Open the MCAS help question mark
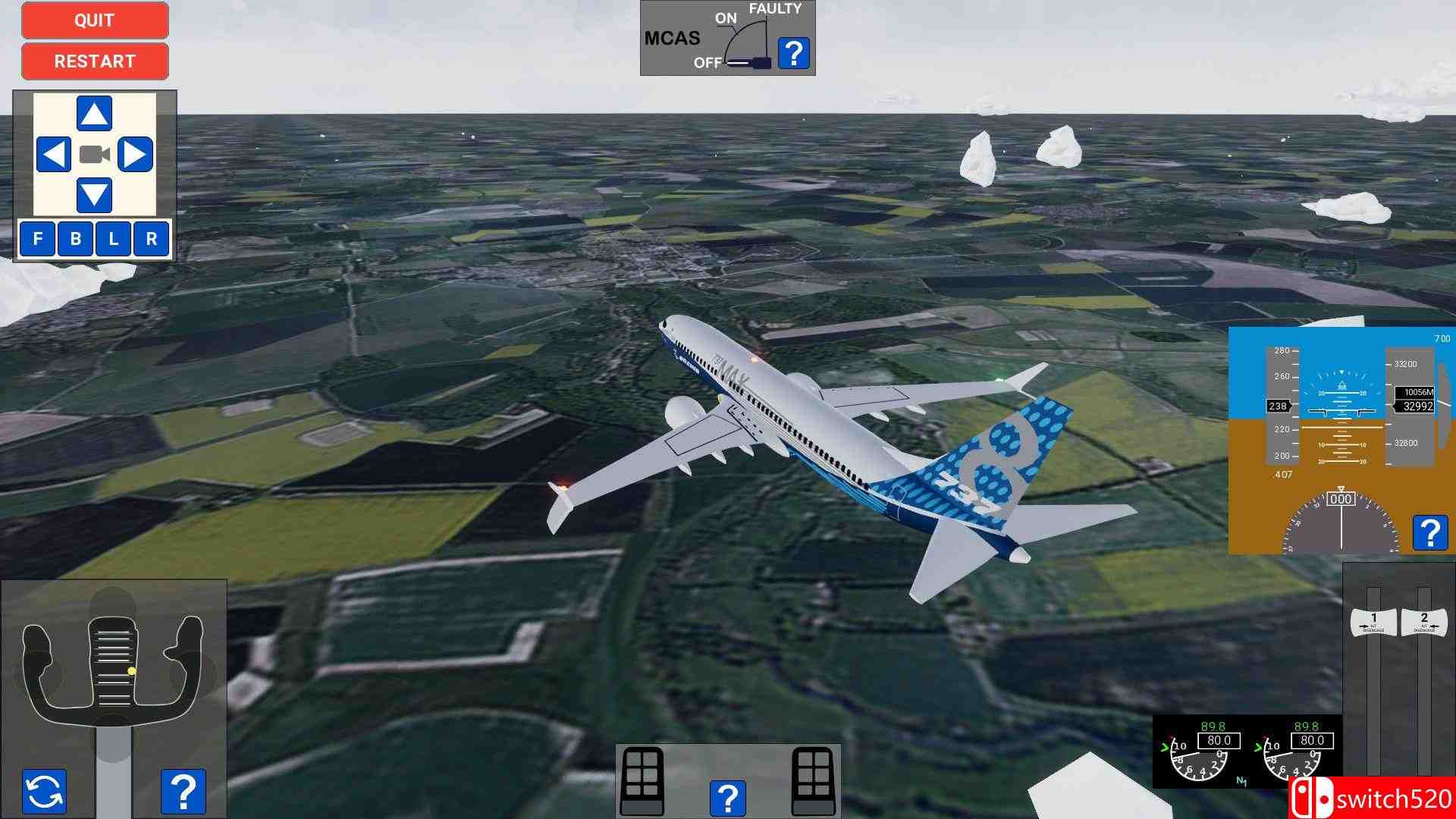This screenshot has height=819, width=1456. coord(793,53)
